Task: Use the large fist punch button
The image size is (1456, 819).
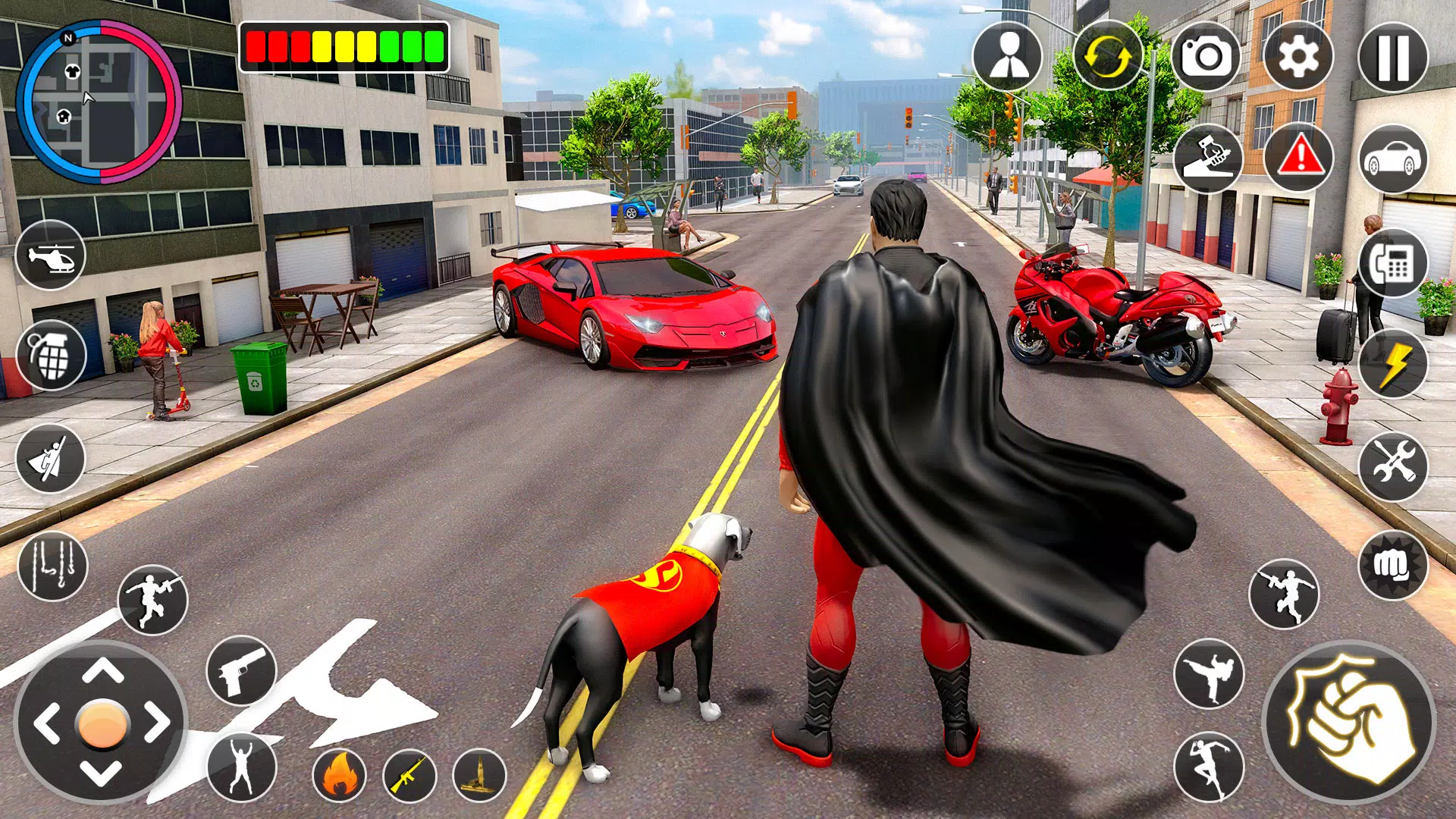Action: (1348, 722)
